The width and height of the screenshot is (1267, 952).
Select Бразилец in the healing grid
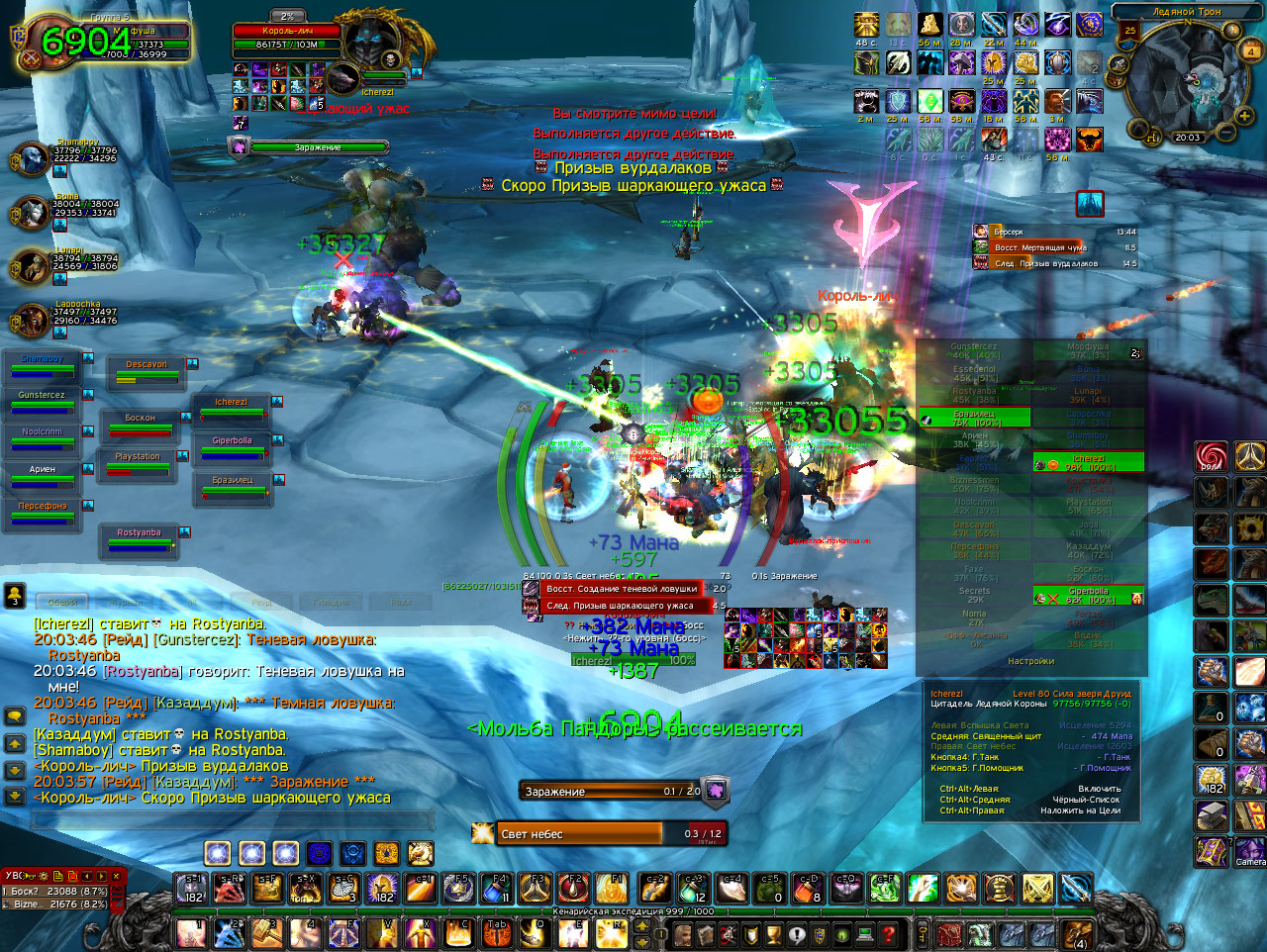(x=974, y=419)
